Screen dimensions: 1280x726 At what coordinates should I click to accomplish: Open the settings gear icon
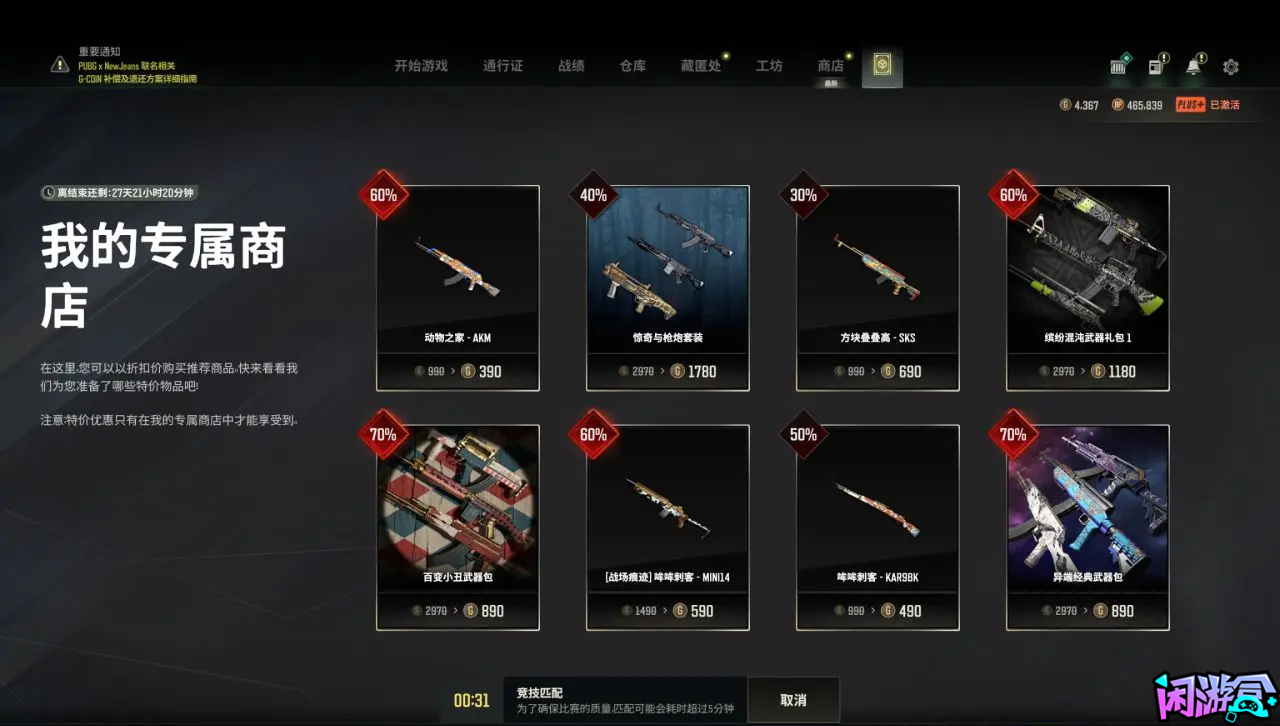point(1231,66)
